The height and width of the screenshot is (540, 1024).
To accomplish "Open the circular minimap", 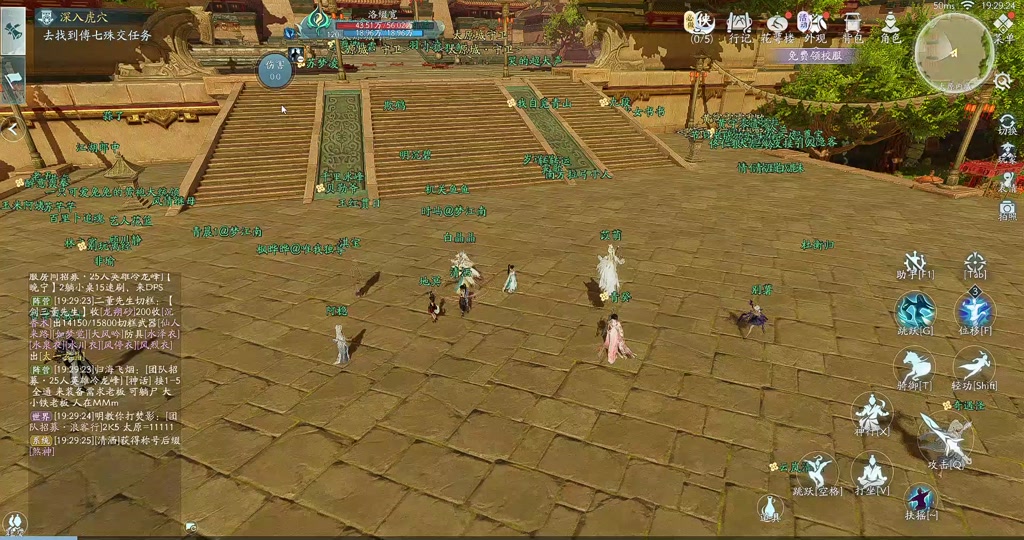I will coord(953,52).
